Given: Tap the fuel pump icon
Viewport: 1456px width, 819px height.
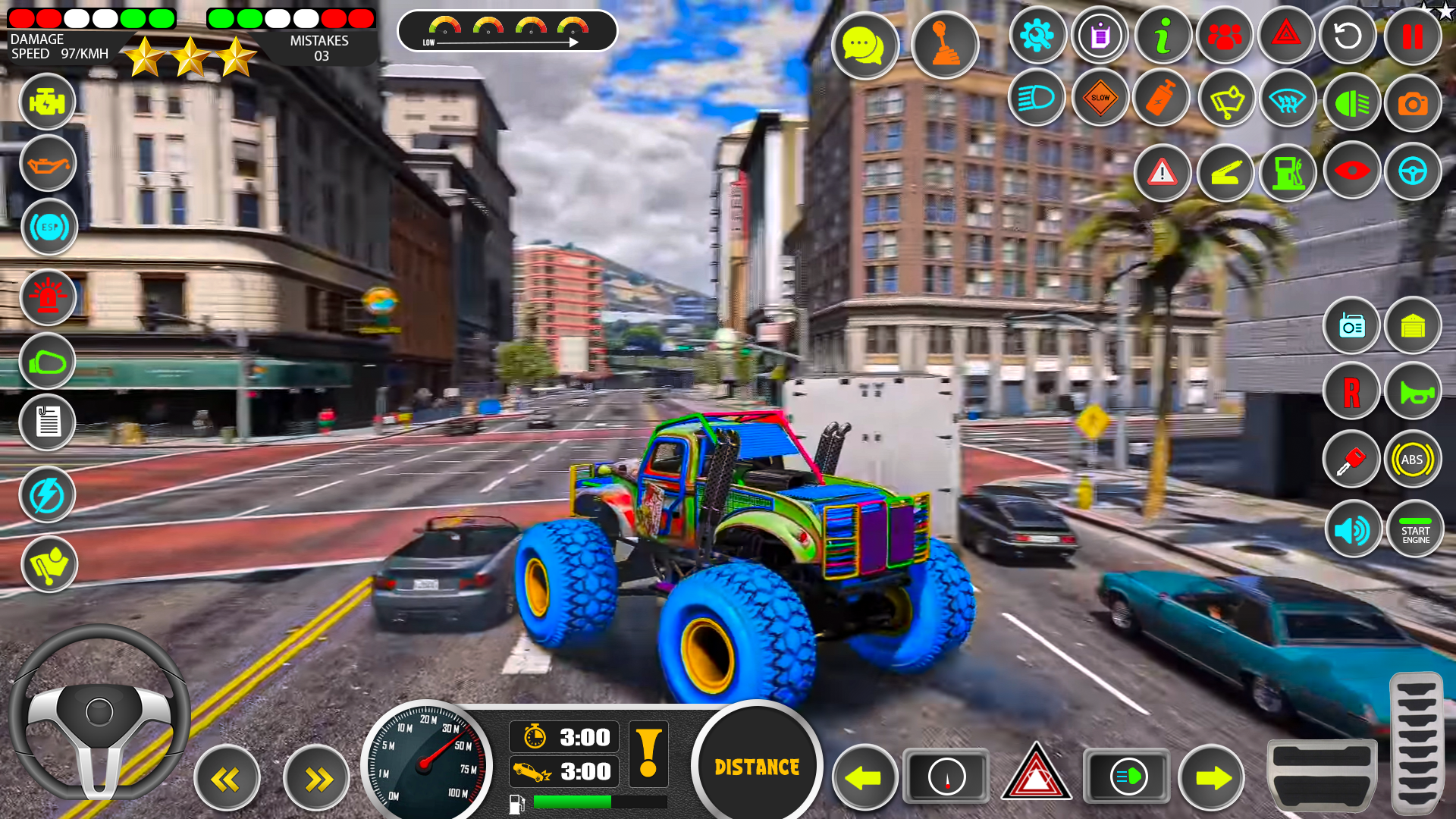Looking at the screenshot, I should pyautogui.click(x=1288, y=172).
